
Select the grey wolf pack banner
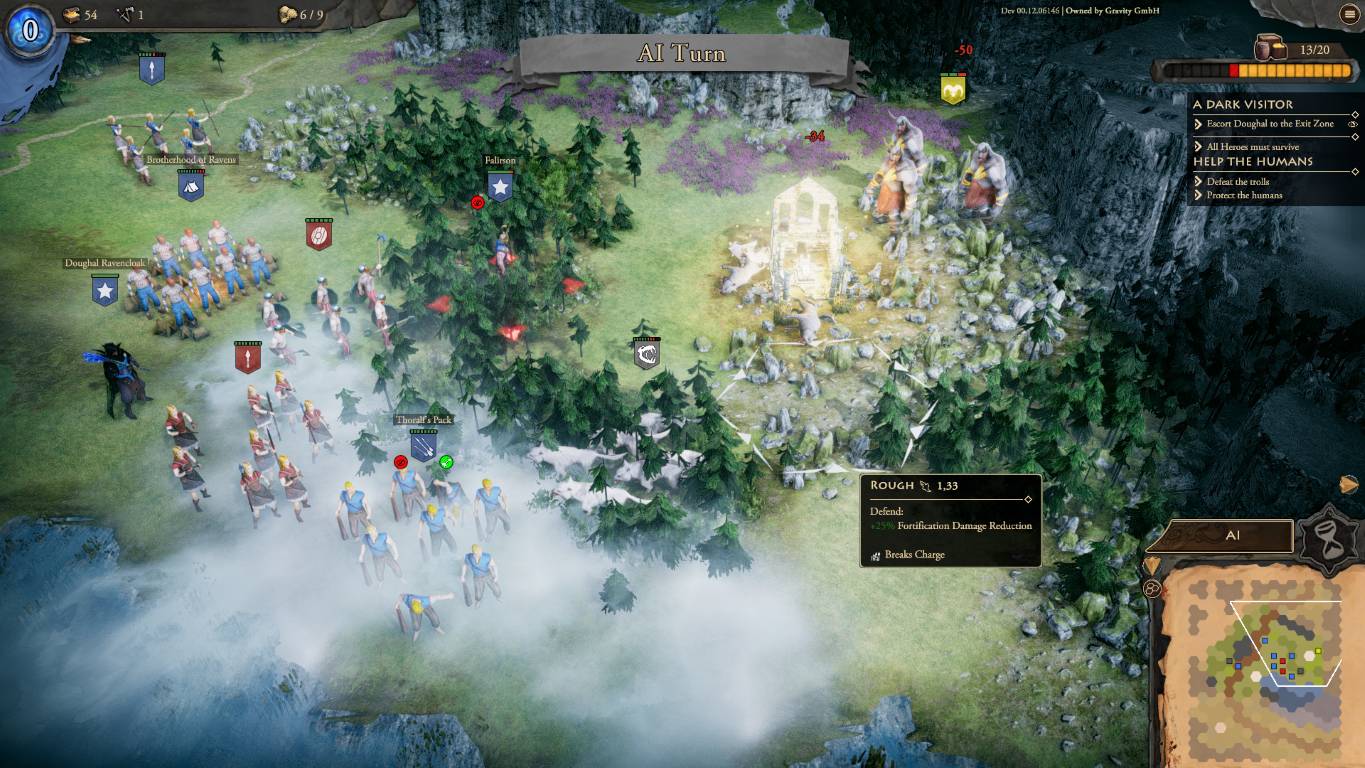tap(646, 352)
